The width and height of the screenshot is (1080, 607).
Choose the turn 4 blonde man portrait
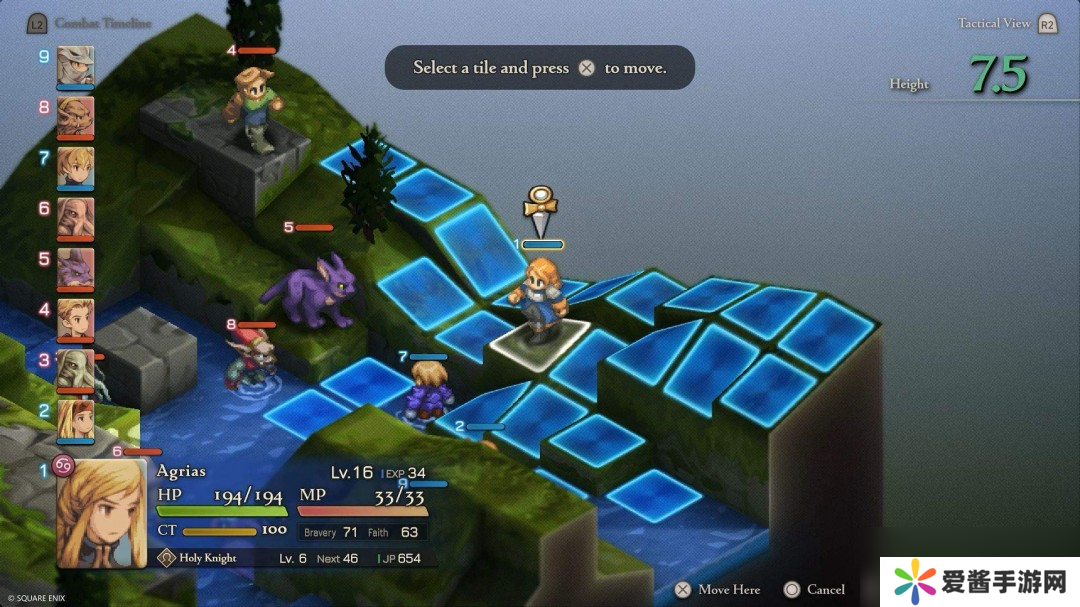[75, 318]
